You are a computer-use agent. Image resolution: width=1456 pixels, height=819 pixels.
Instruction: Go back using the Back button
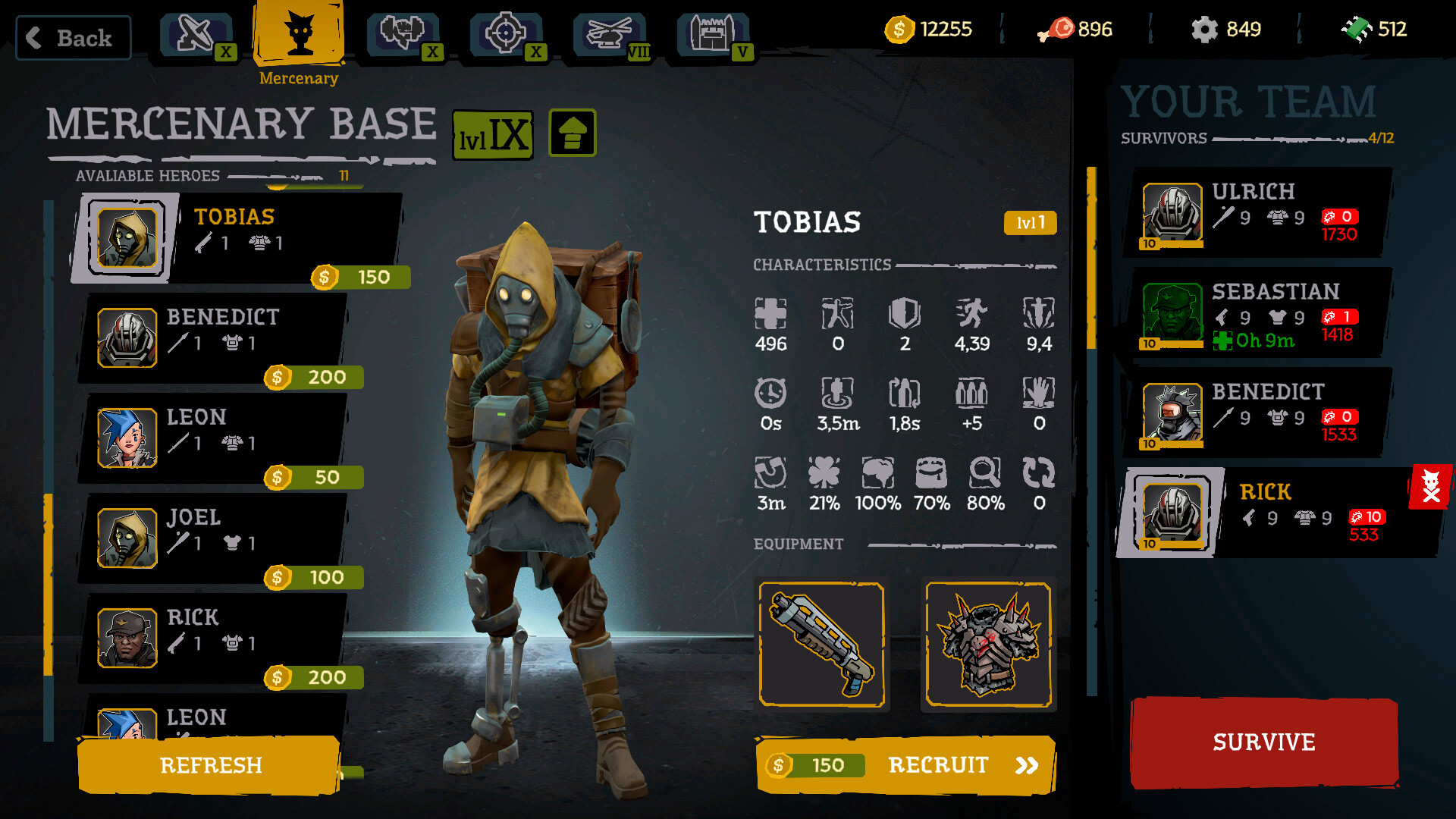pos(74,38)
